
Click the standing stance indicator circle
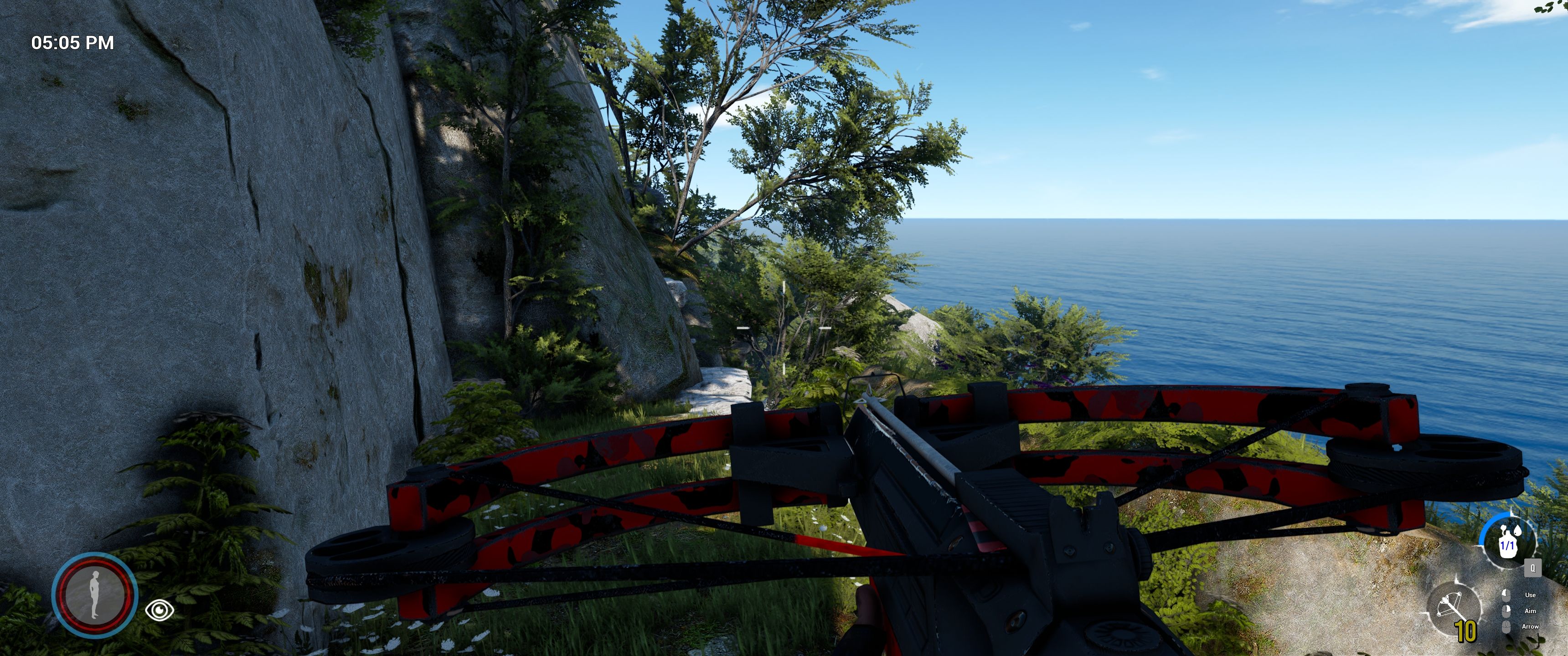click(94, 594)
